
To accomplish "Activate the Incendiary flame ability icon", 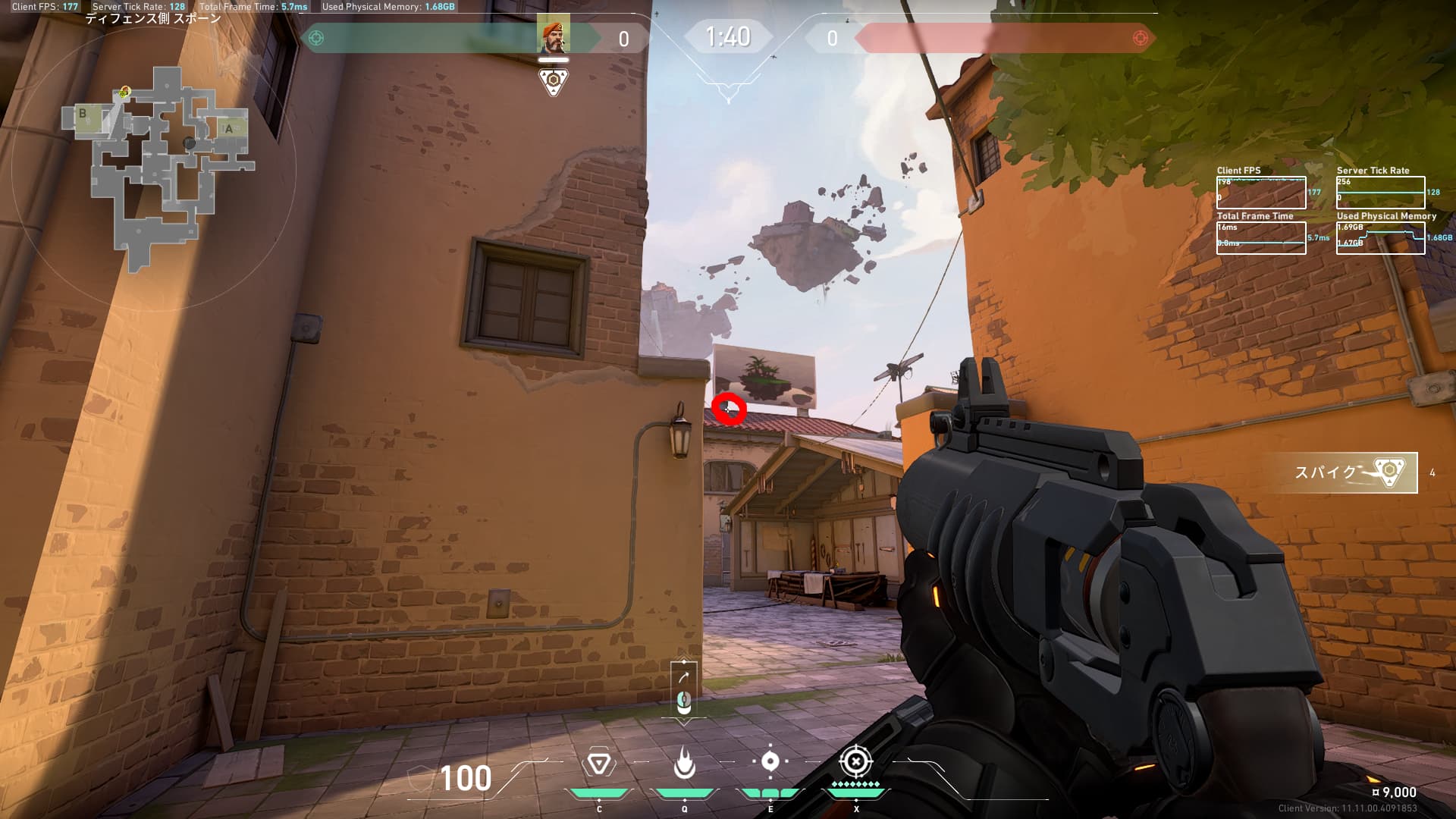I will (x=684, y=764).
